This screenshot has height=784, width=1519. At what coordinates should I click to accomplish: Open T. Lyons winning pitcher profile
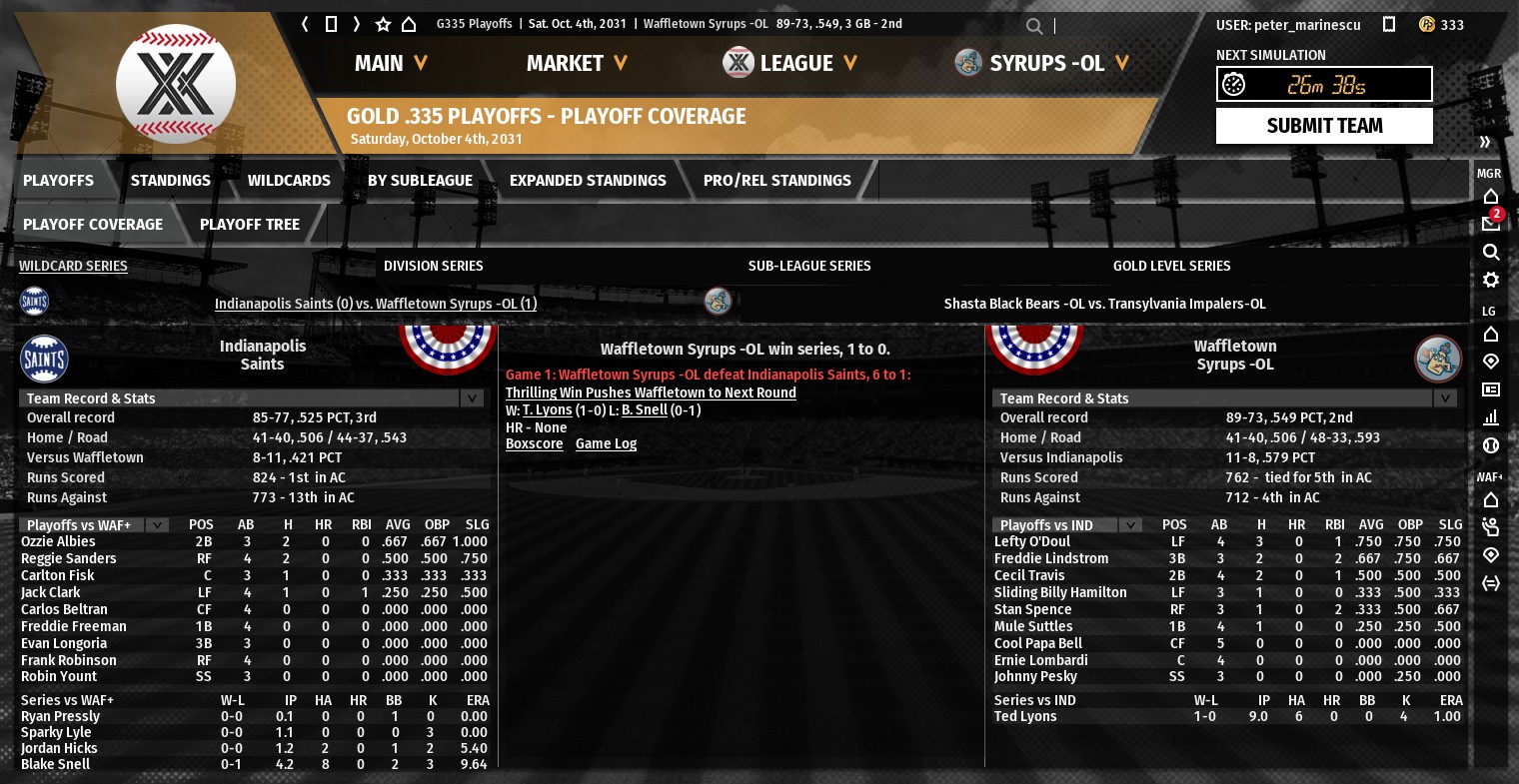pos(547,410)
